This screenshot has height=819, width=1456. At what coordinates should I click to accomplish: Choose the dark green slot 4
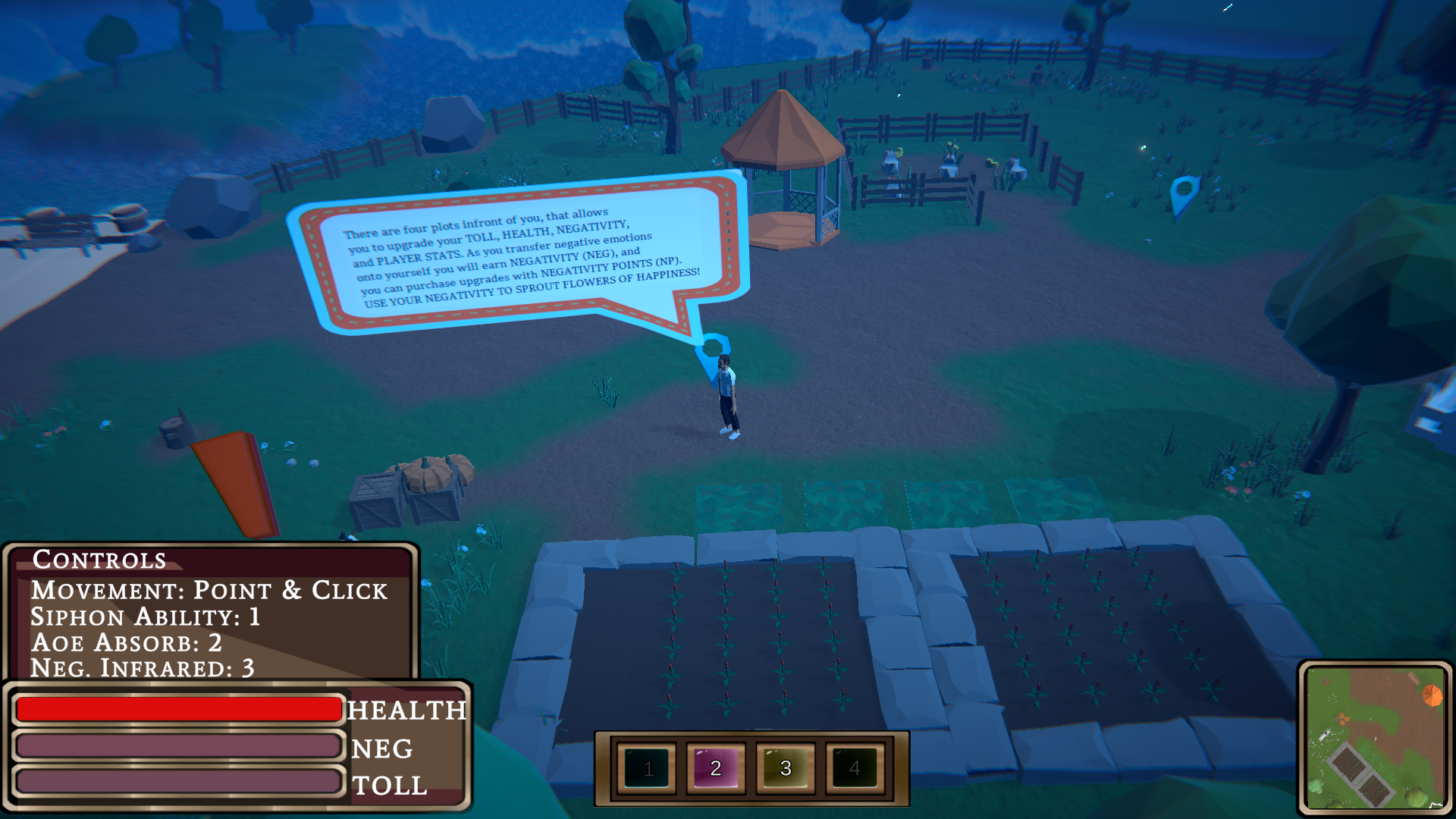coord(855,768)
